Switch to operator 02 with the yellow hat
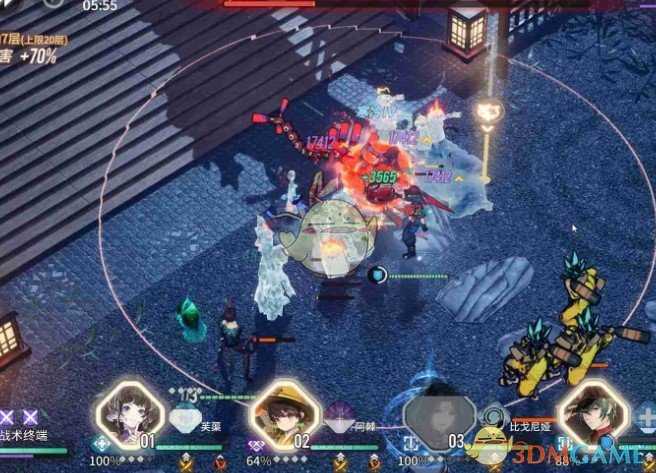Image resolution: width=656 pixels, height=473 pixels. click(284, 412)
